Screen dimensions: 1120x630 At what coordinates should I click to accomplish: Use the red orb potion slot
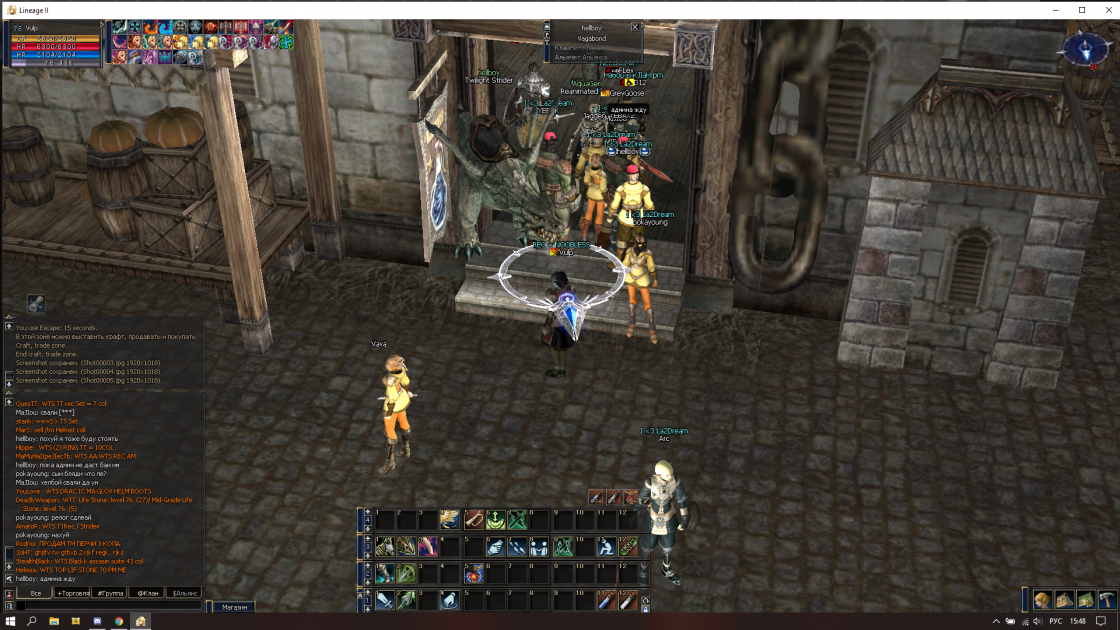pos(473,574)
